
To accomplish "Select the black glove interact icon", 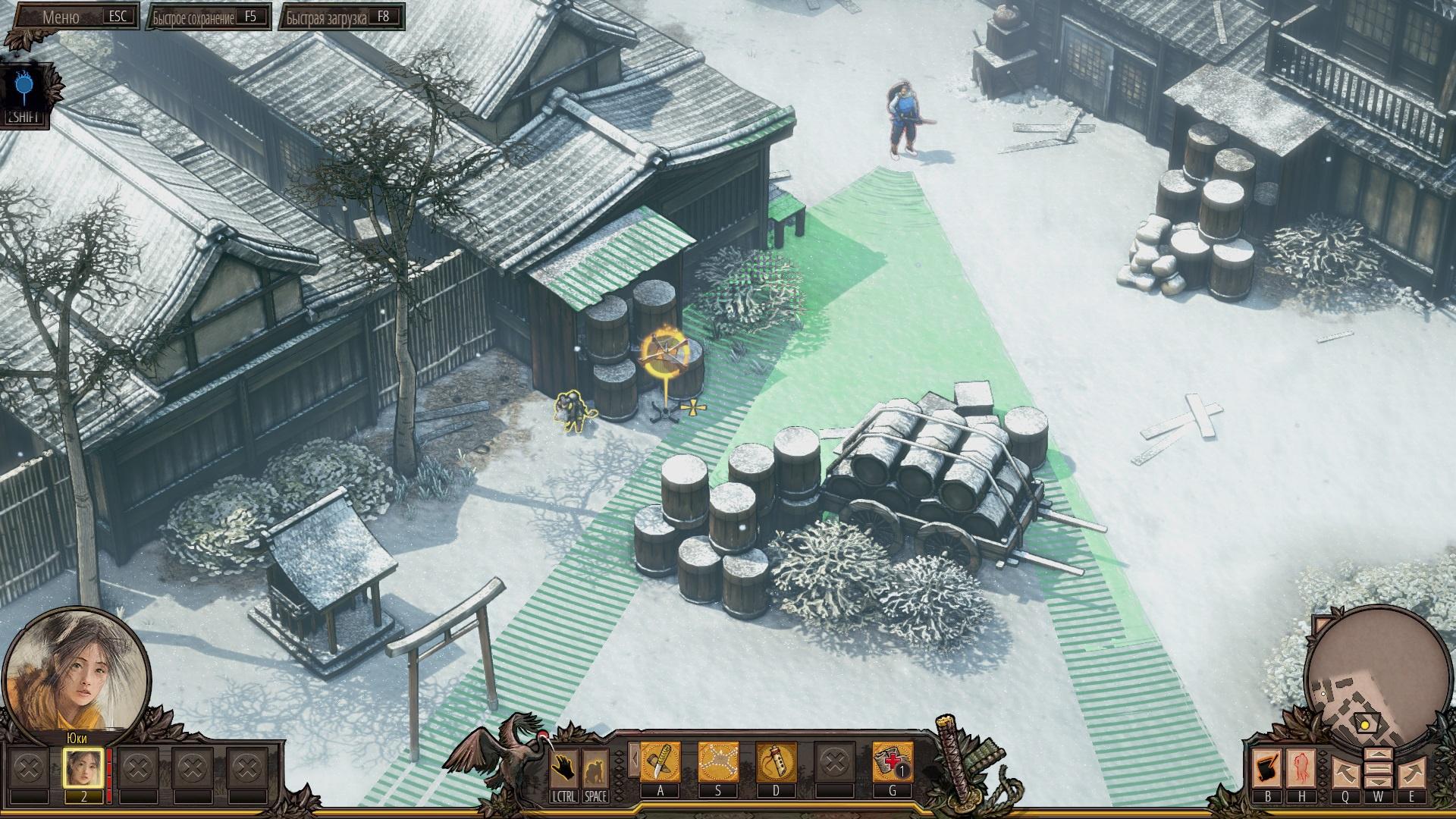I will point(563,768).
